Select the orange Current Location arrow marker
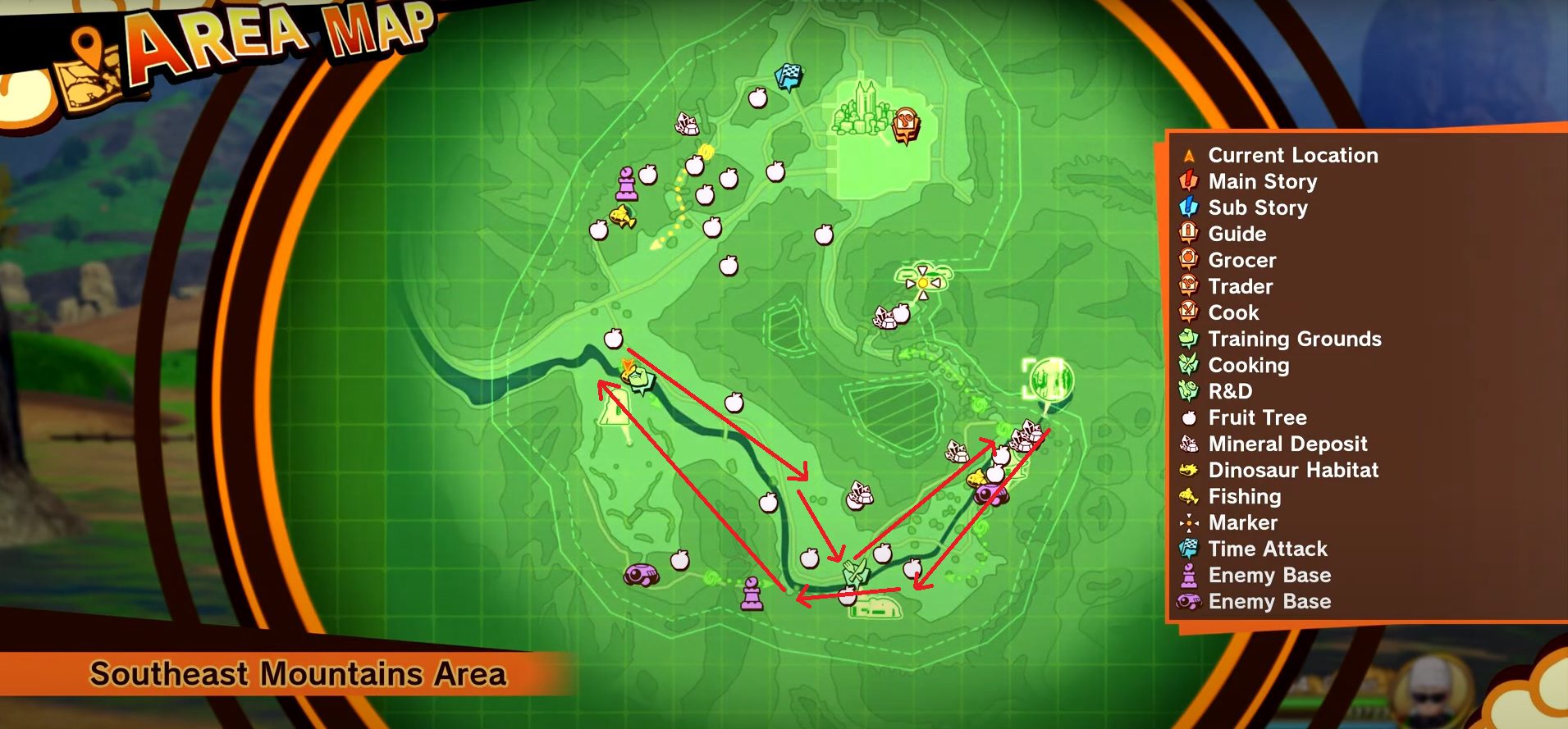The width and height of the screenshot is (1568, 729). 629,371
